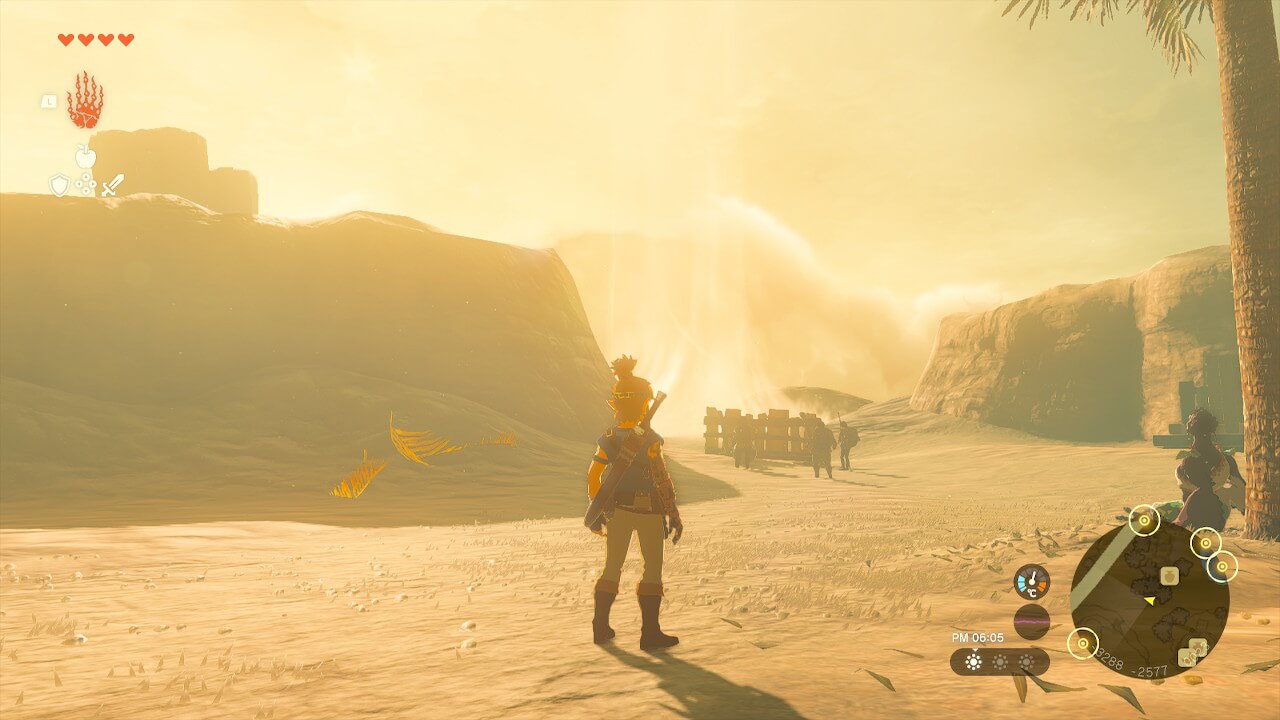Image resolution: width=1280 pixels, height=720 pixels.
Task: Click the cooking pot marker on the minimap
Action: [1168, 575]
